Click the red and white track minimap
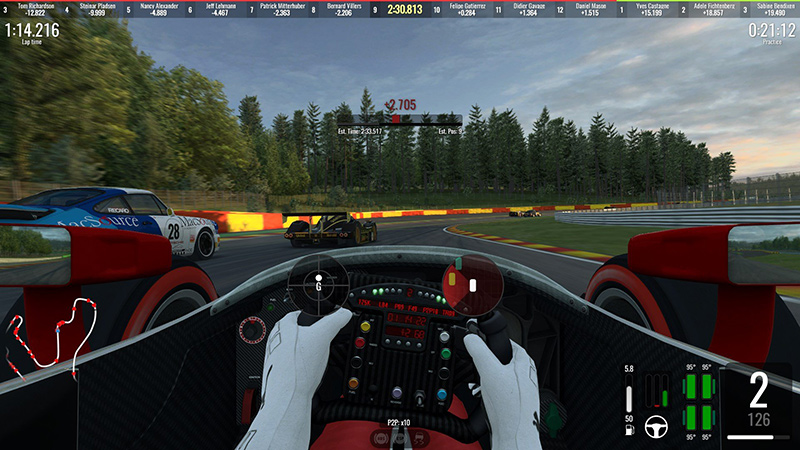Viewport: 800px width, 450px height. point(50,335)
